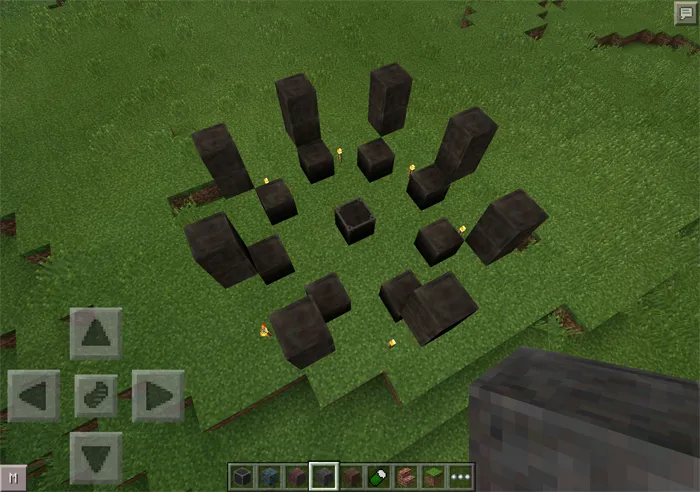The image size is (700, 492).
Task: Tap the up arrow movement button
Action: (96, 334)
